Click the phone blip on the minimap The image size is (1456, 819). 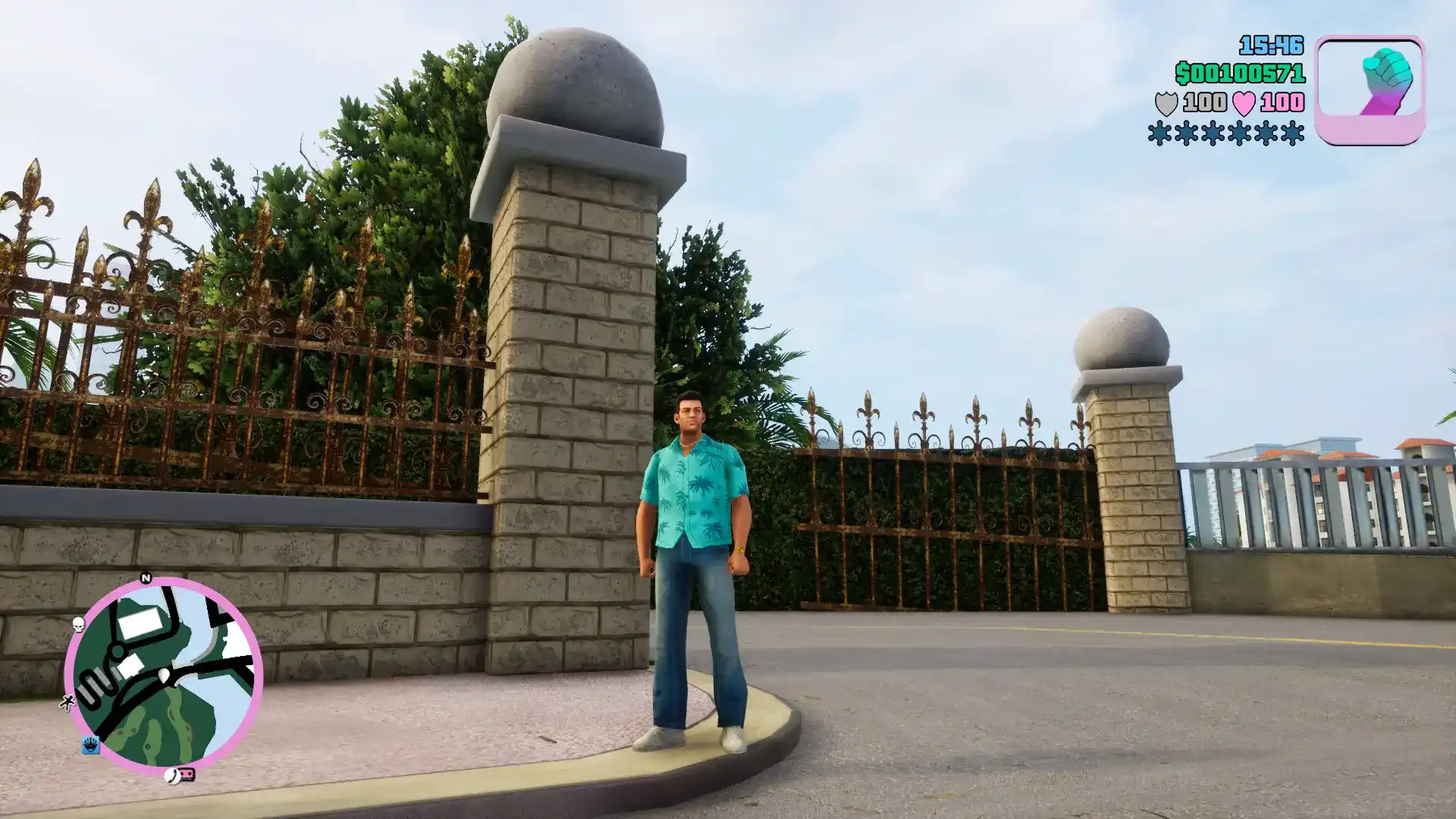tap(173, 775)
